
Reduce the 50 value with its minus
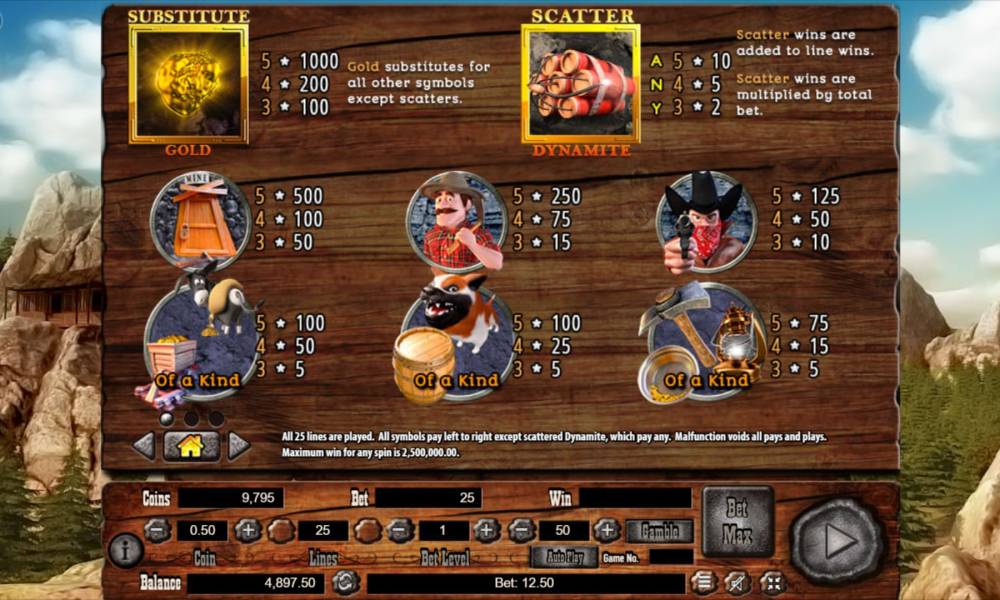click(520, 531)
